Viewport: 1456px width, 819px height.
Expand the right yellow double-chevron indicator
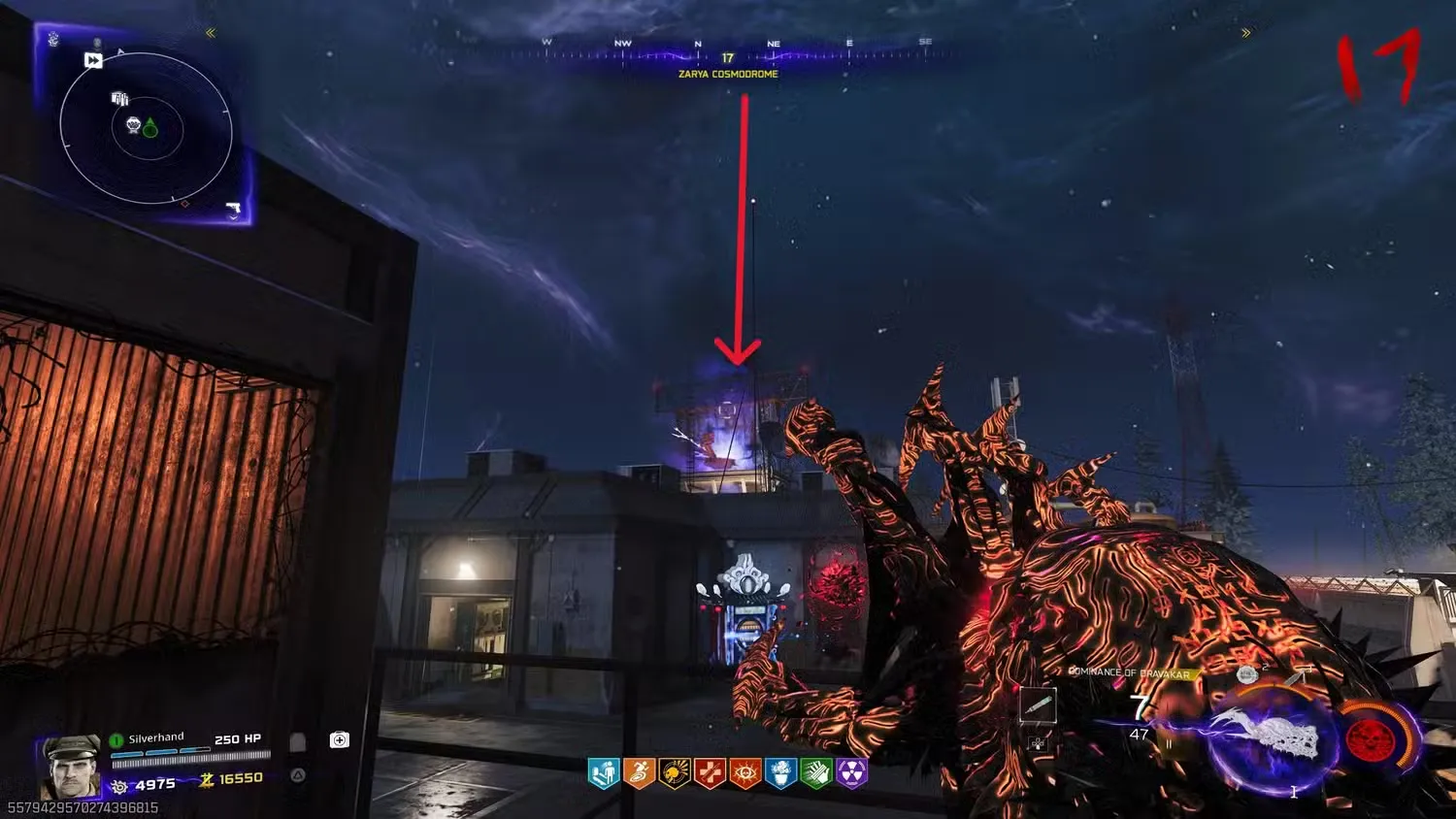1246,32
